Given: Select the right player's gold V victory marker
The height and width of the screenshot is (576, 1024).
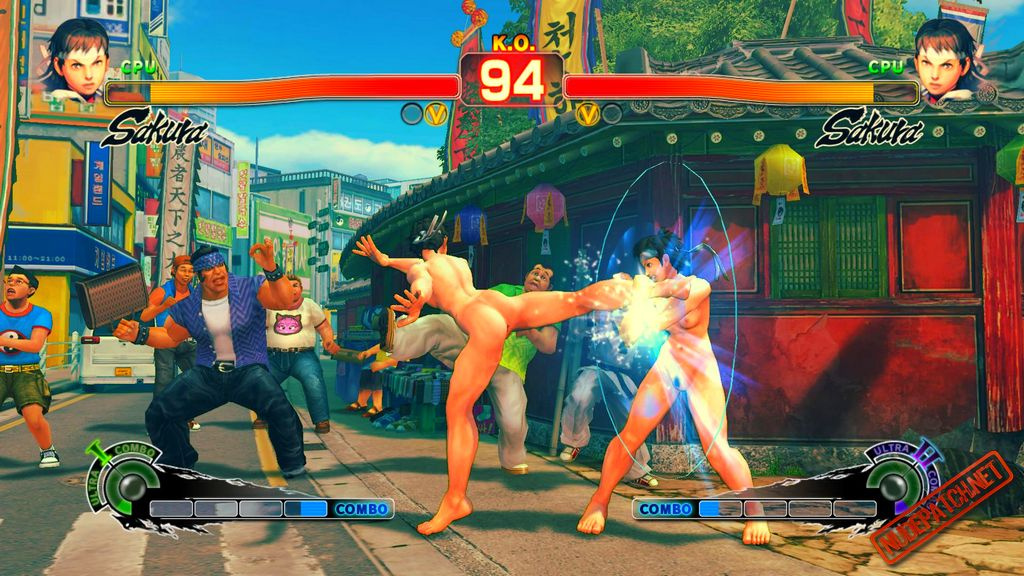Looking at the screenshot, I should (x=588, y=114).
